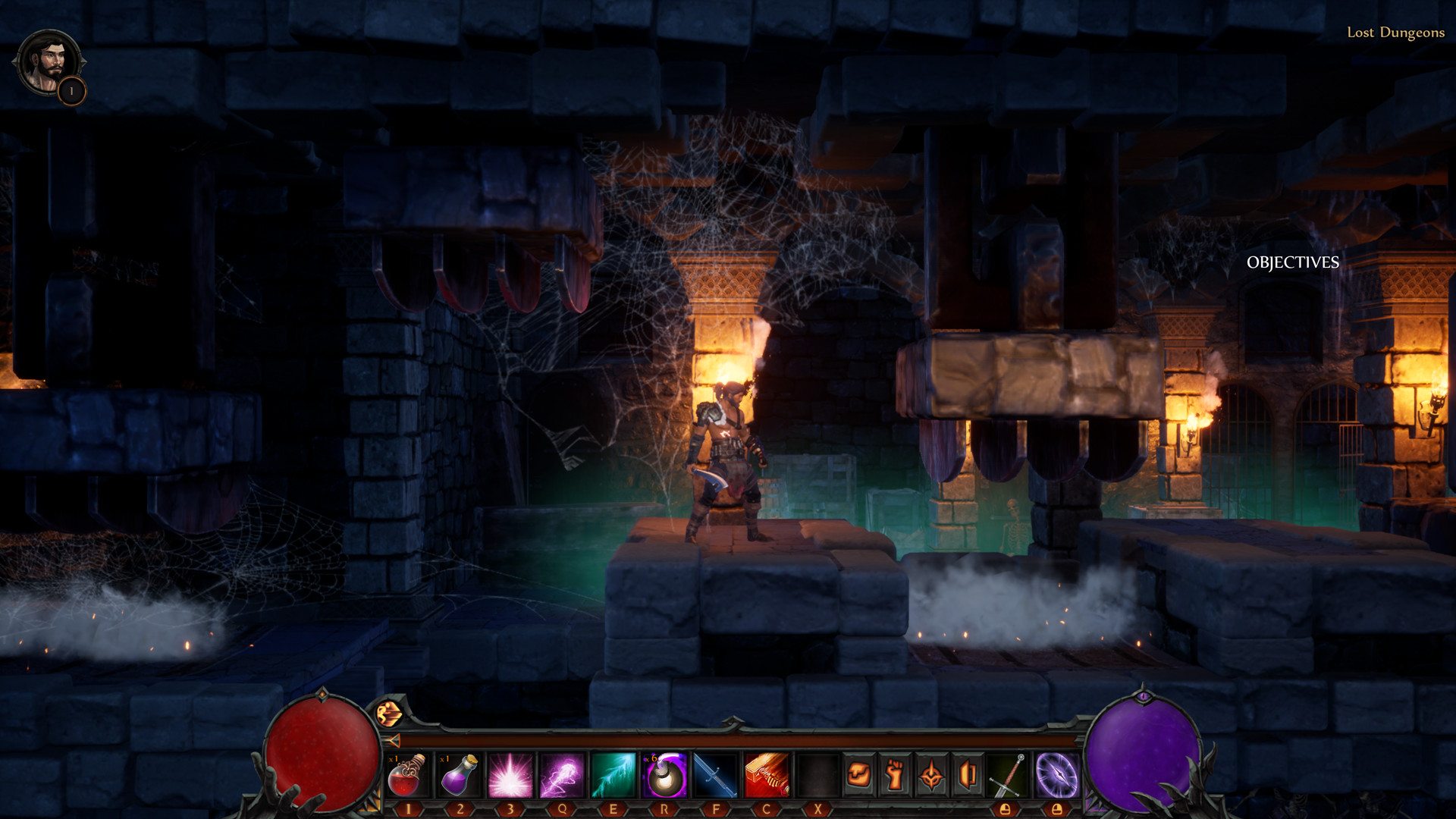This screenshot has height=819, width=1456.
Task: Open the orange bag inventory button
Action: (x=858, y=775)
